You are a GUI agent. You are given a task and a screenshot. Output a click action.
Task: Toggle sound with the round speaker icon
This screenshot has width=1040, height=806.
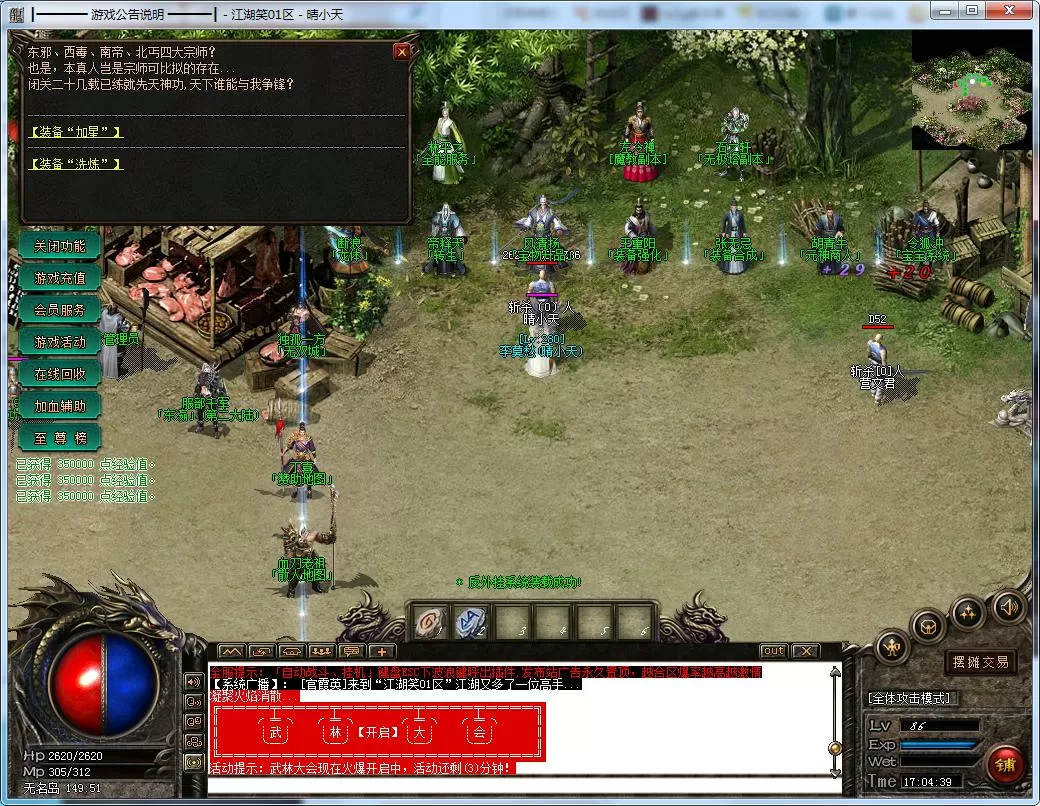[1009, 606]
